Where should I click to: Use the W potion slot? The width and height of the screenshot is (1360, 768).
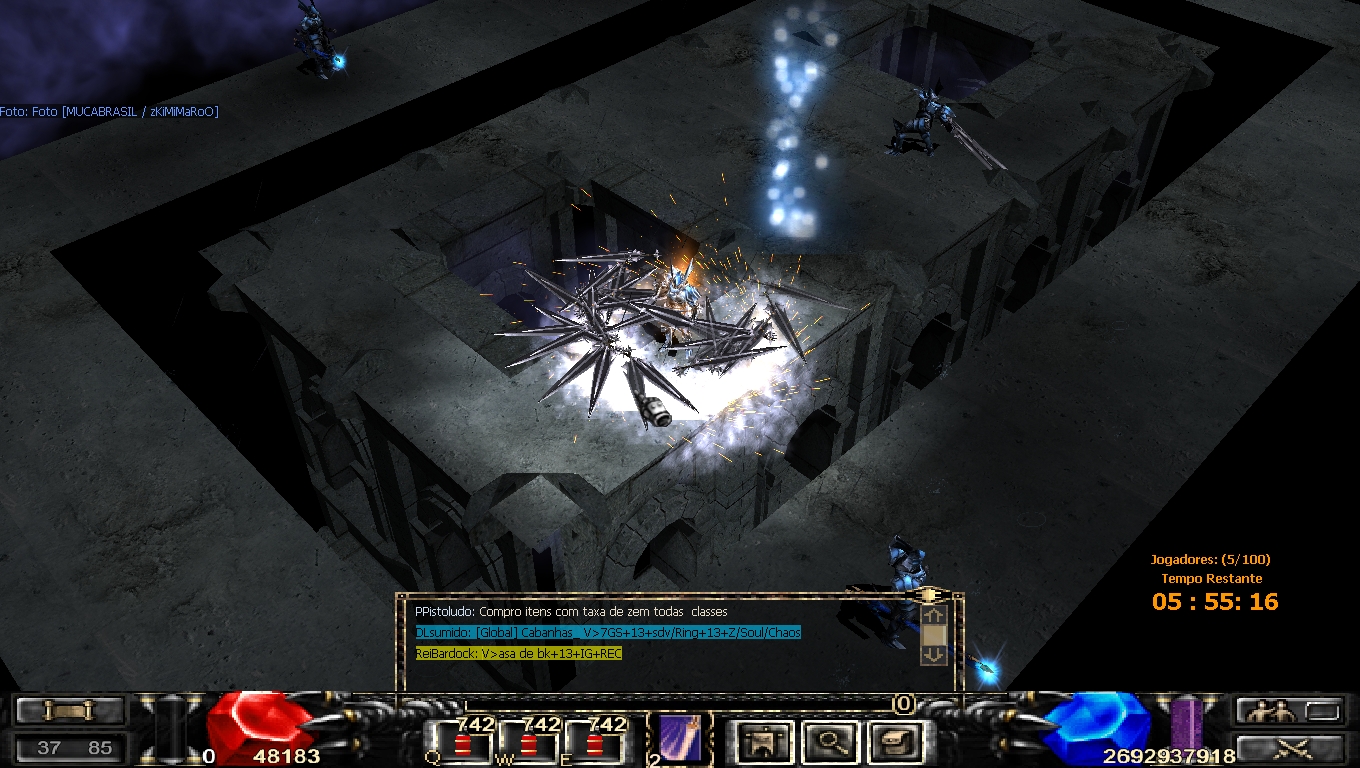coord(527,741)
